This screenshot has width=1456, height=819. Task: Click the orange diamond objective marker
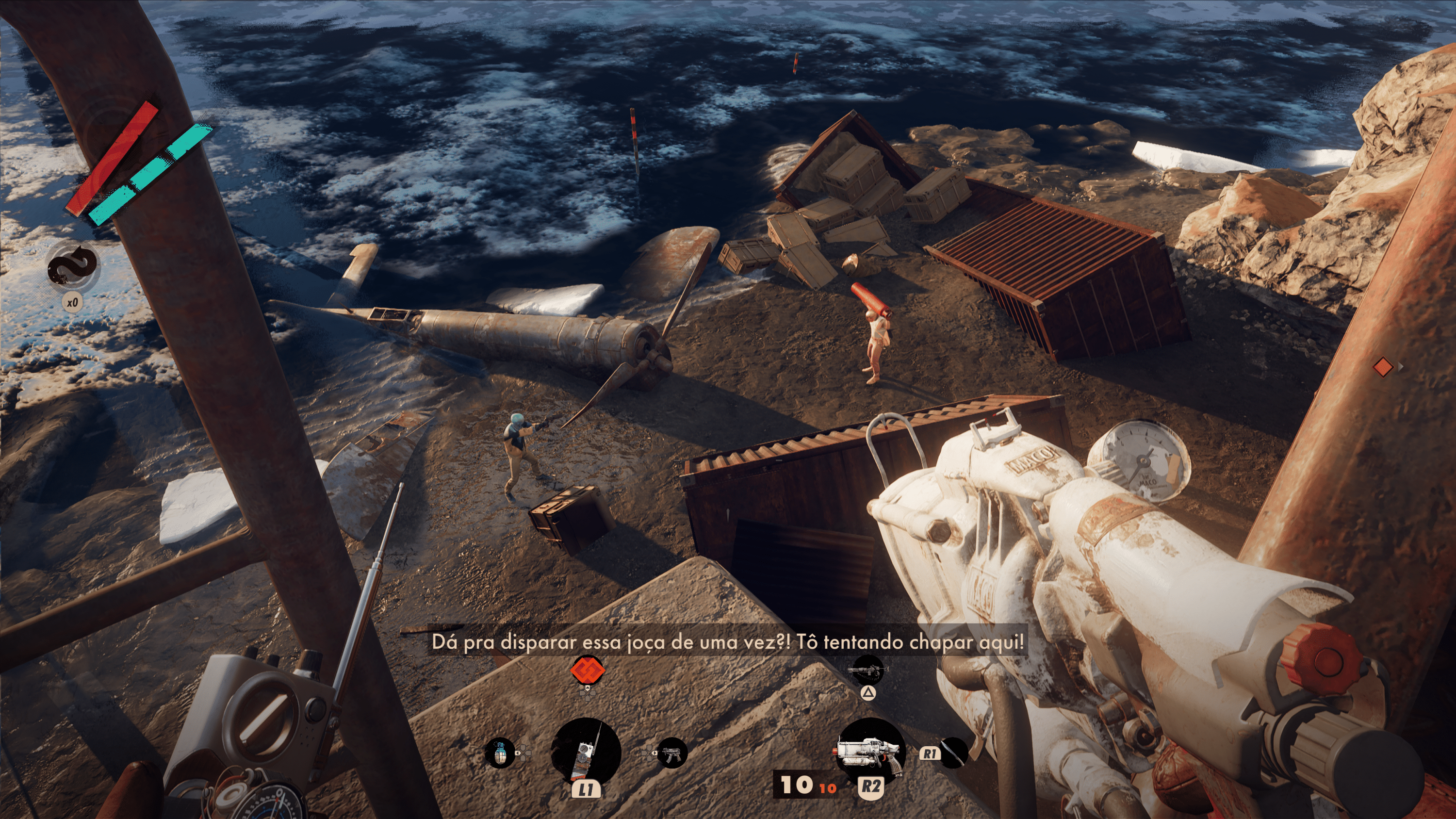pos(1383,367)
